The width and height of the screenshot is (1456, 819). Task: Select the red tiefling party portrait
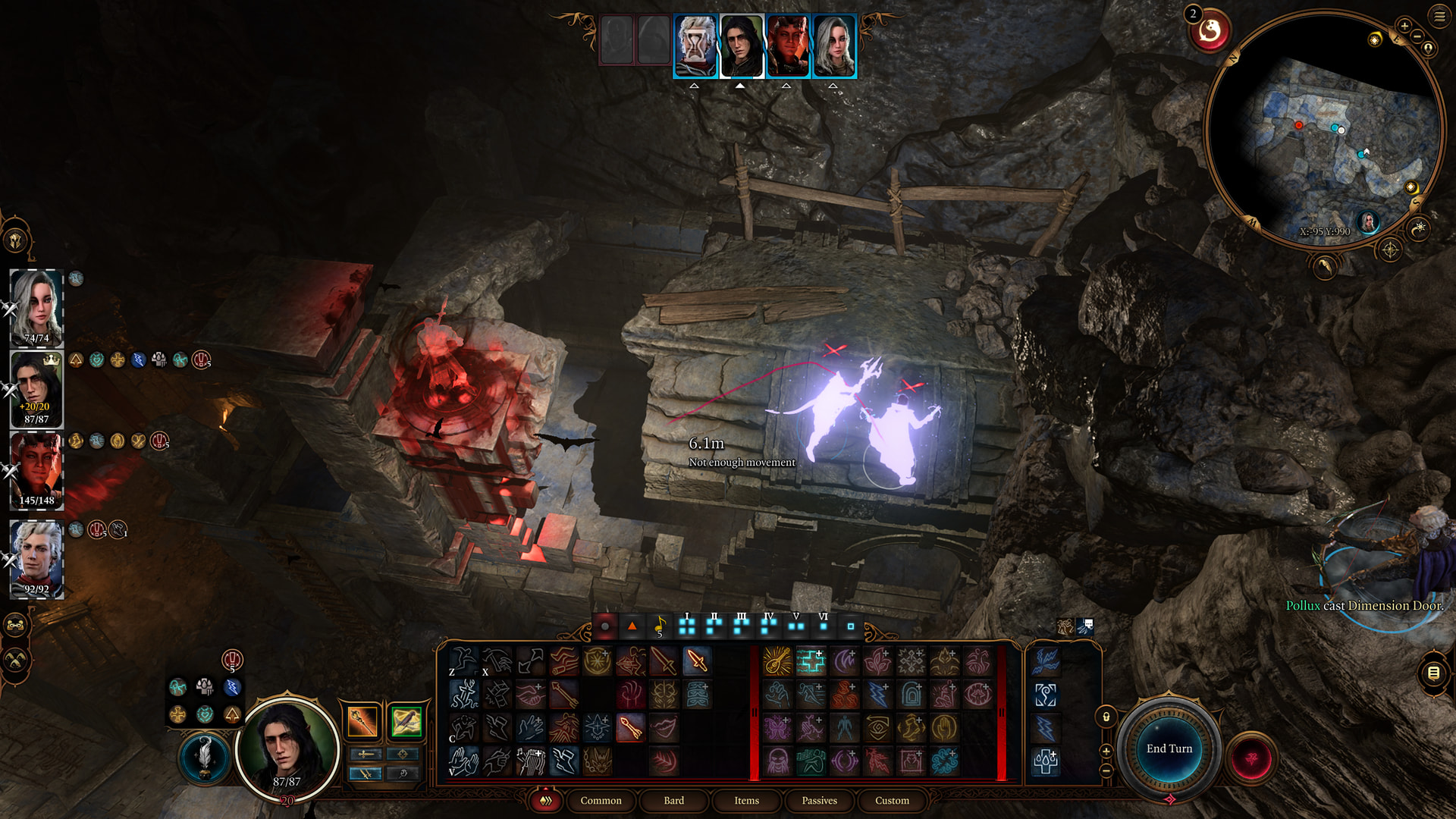point(36,470)
